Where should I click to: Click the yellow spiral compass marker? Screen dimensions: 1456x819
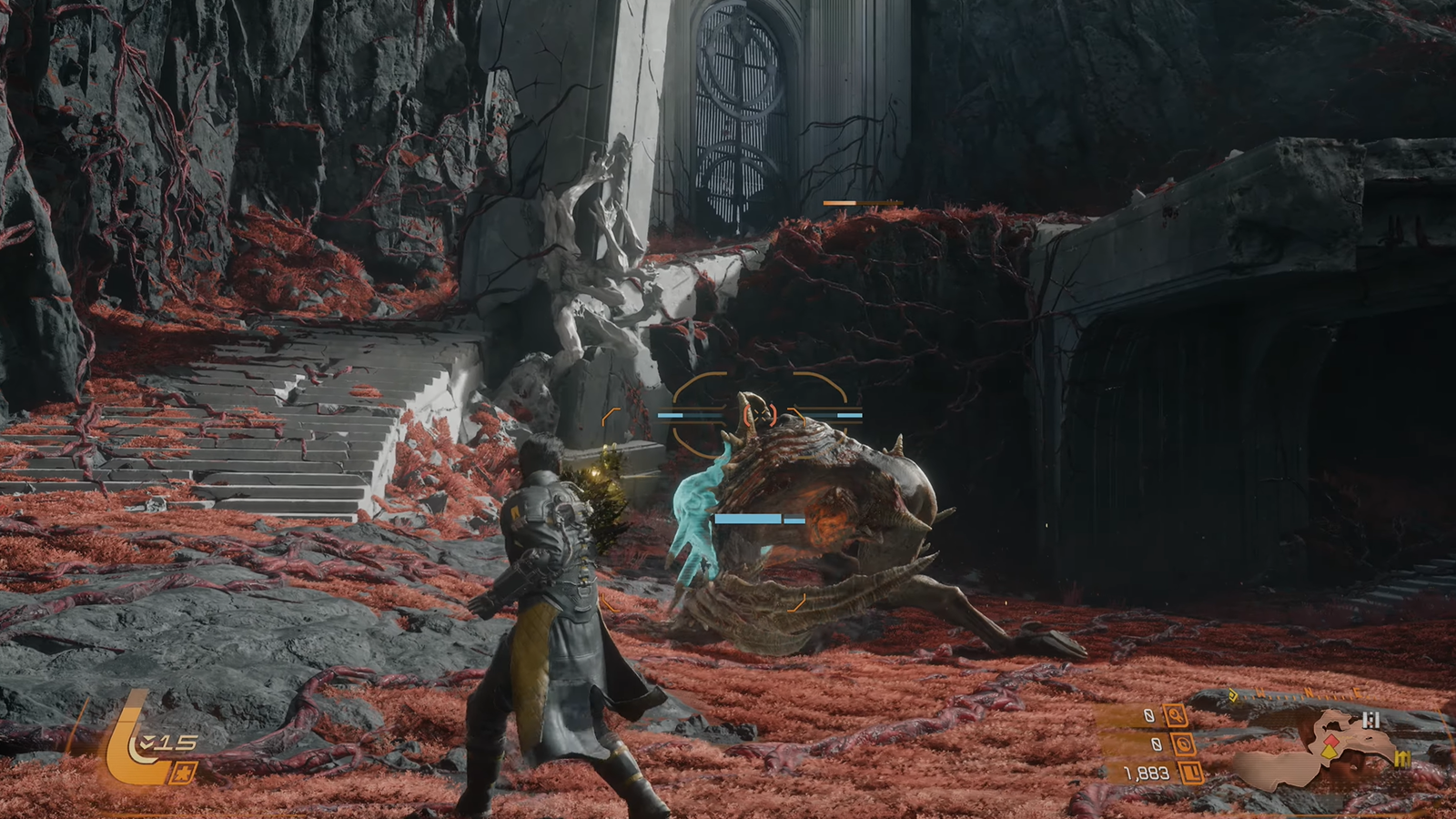click(1234, 696)
